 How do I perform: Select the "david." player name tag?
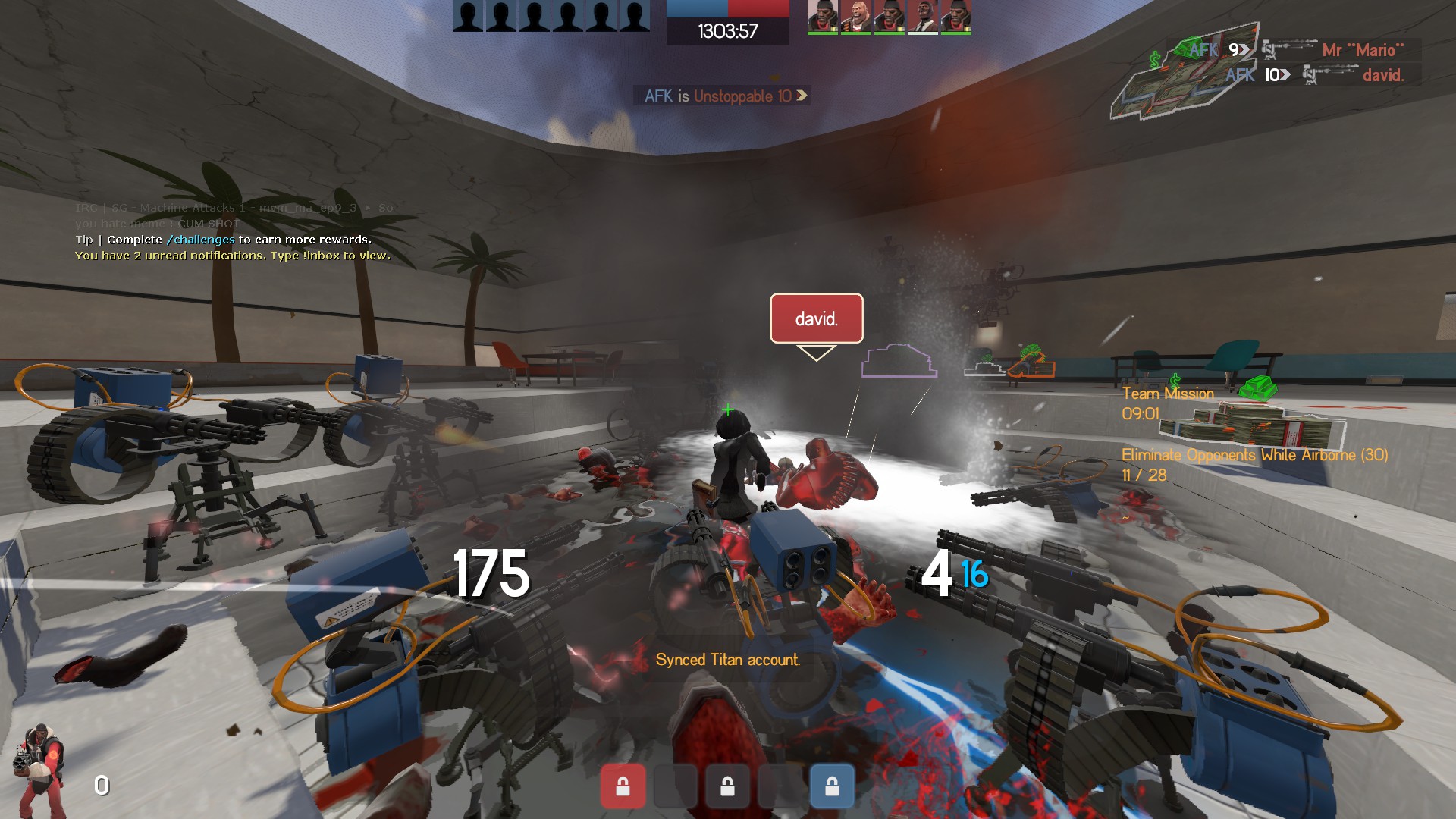(x=816, y=318)
